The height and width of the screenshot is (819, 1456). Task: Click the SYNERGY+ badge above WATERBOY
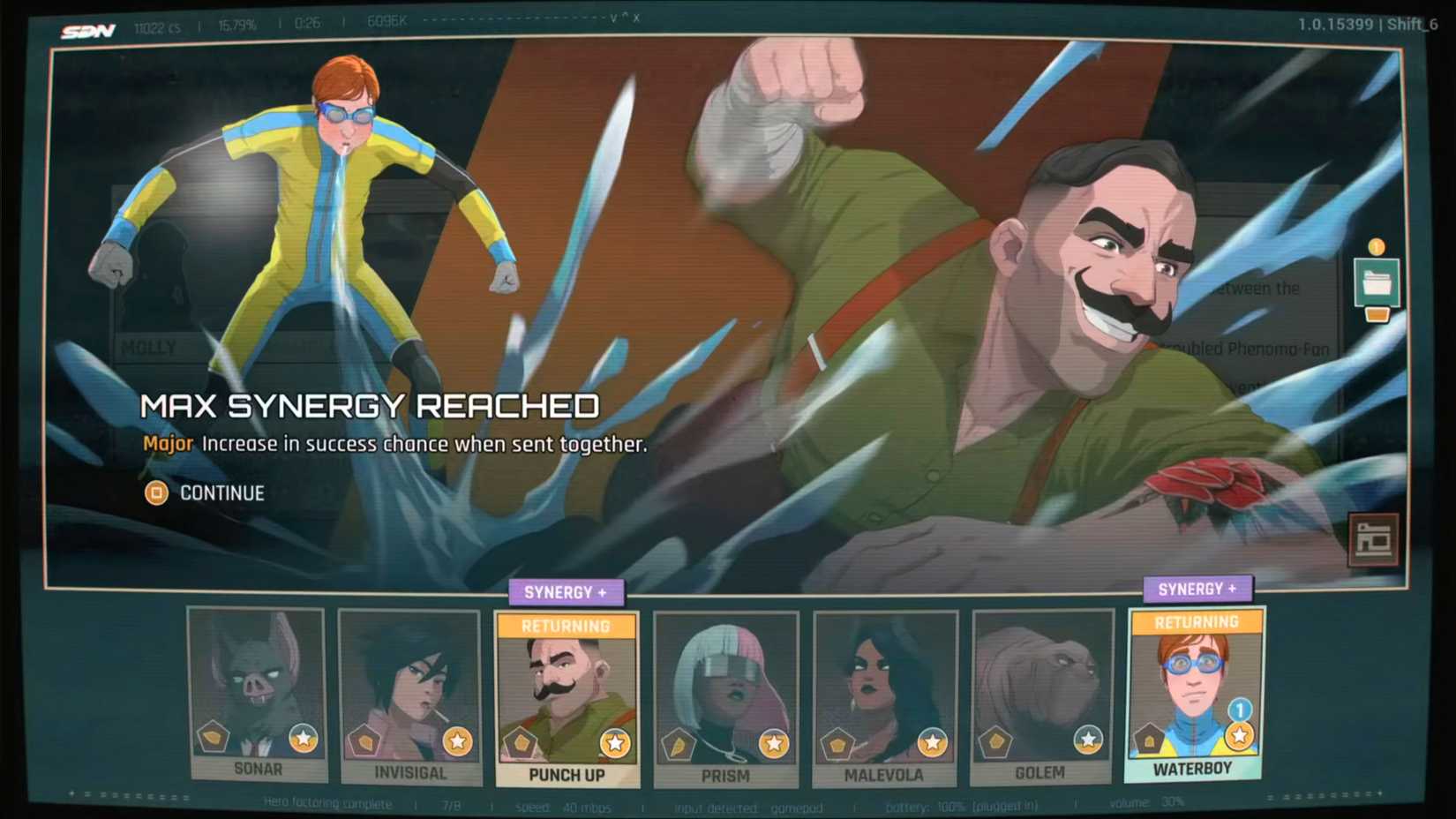pos(1197,588)
